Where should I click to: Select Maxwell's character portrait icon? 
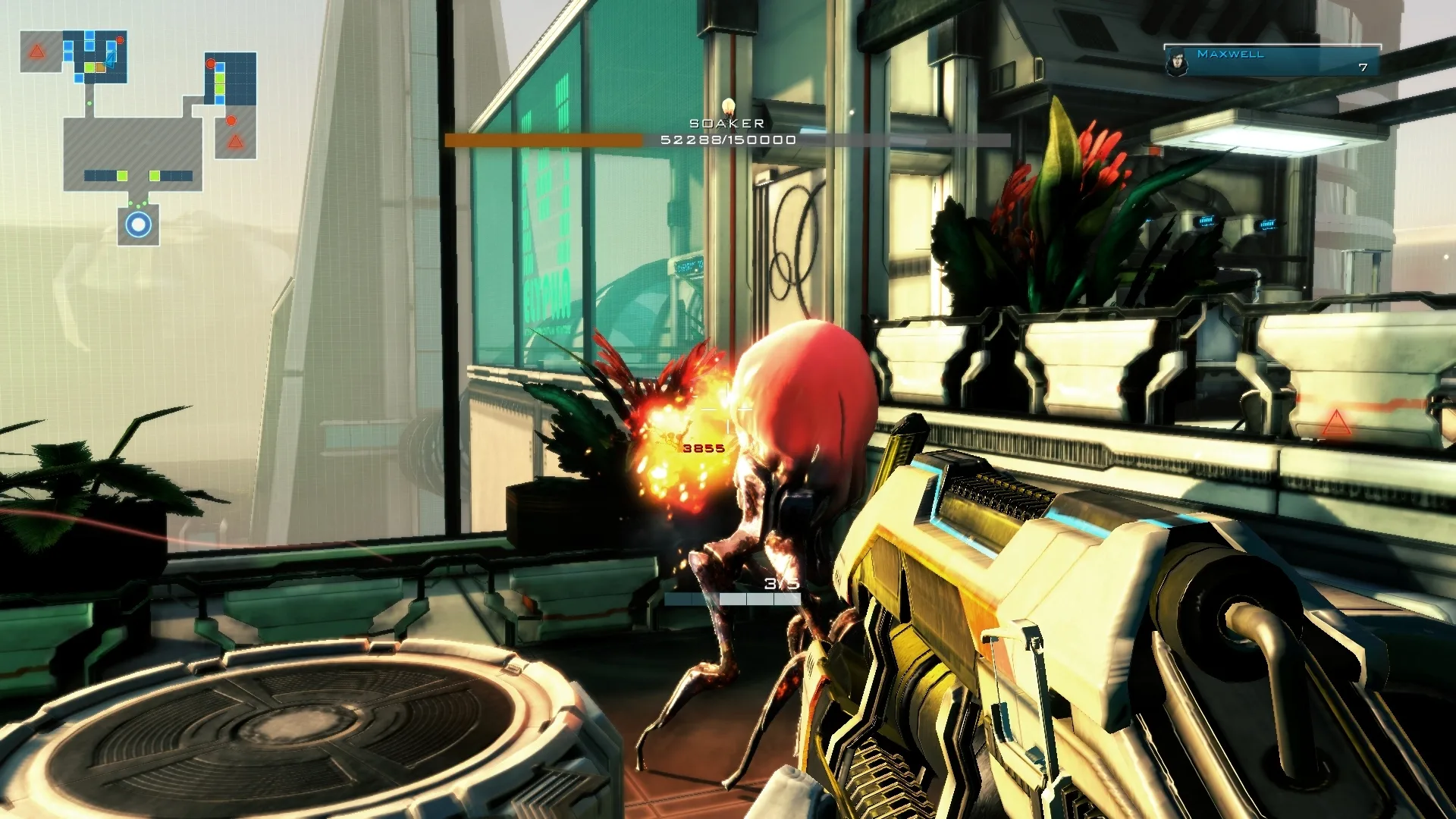(1177, 61)
